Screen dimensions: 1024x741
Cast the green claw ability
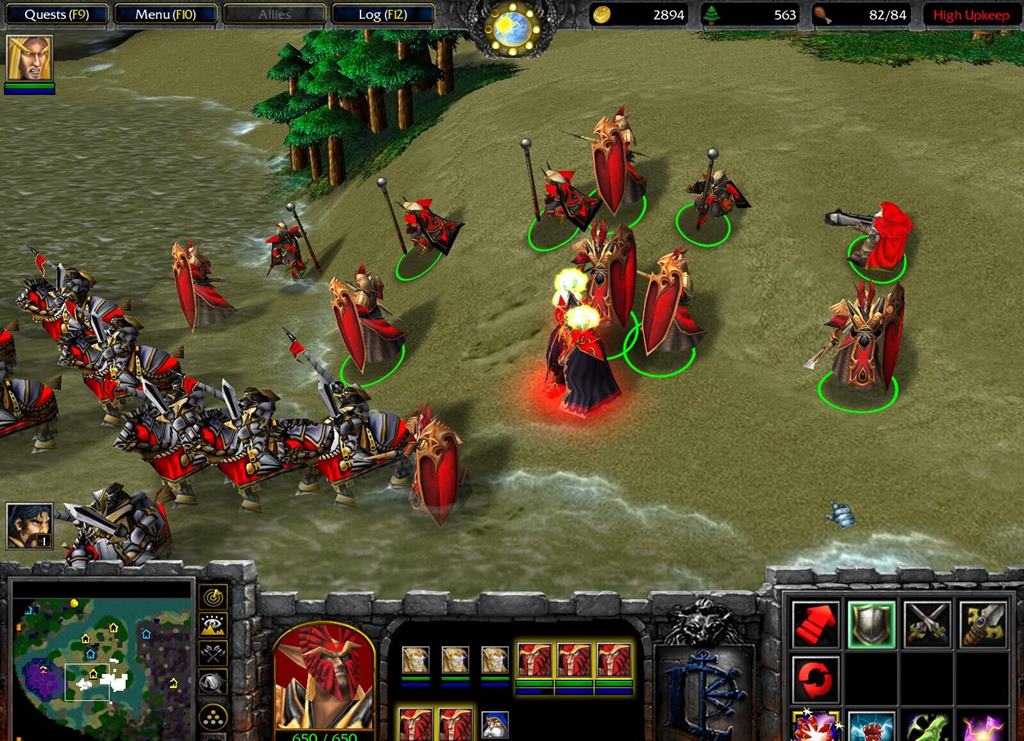(x=927, y=726)
